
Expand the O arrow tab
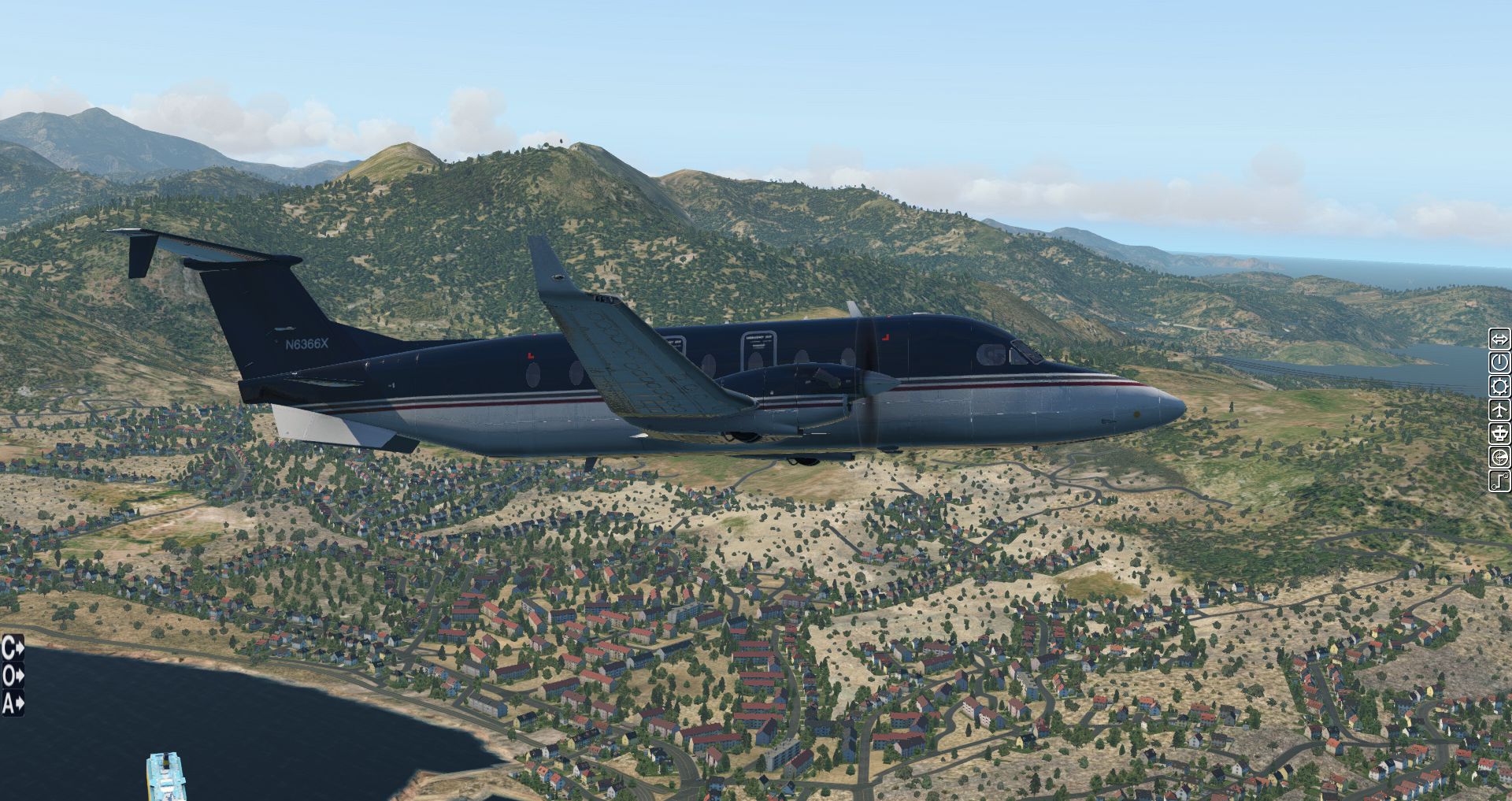(x=13, y=676)
